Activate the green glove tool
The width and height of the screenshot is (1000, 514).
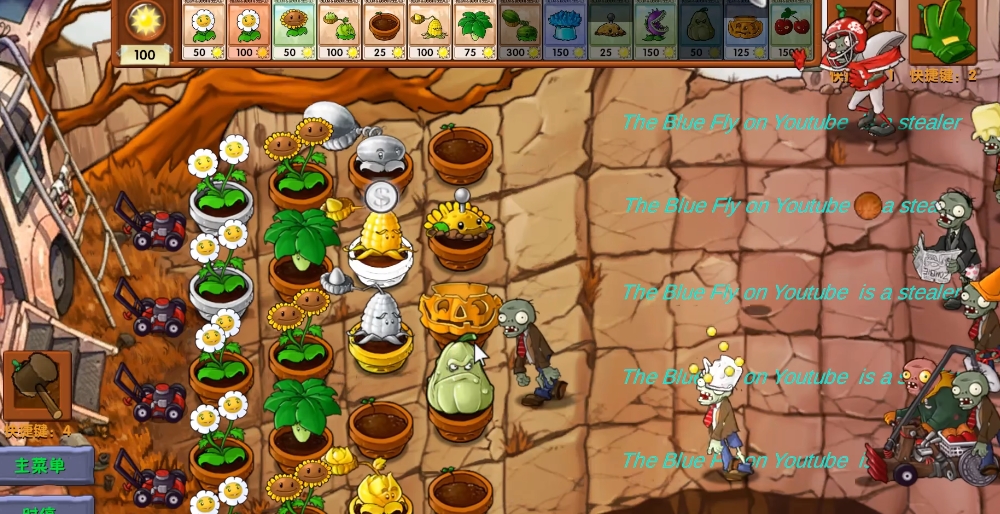(942, 33)
